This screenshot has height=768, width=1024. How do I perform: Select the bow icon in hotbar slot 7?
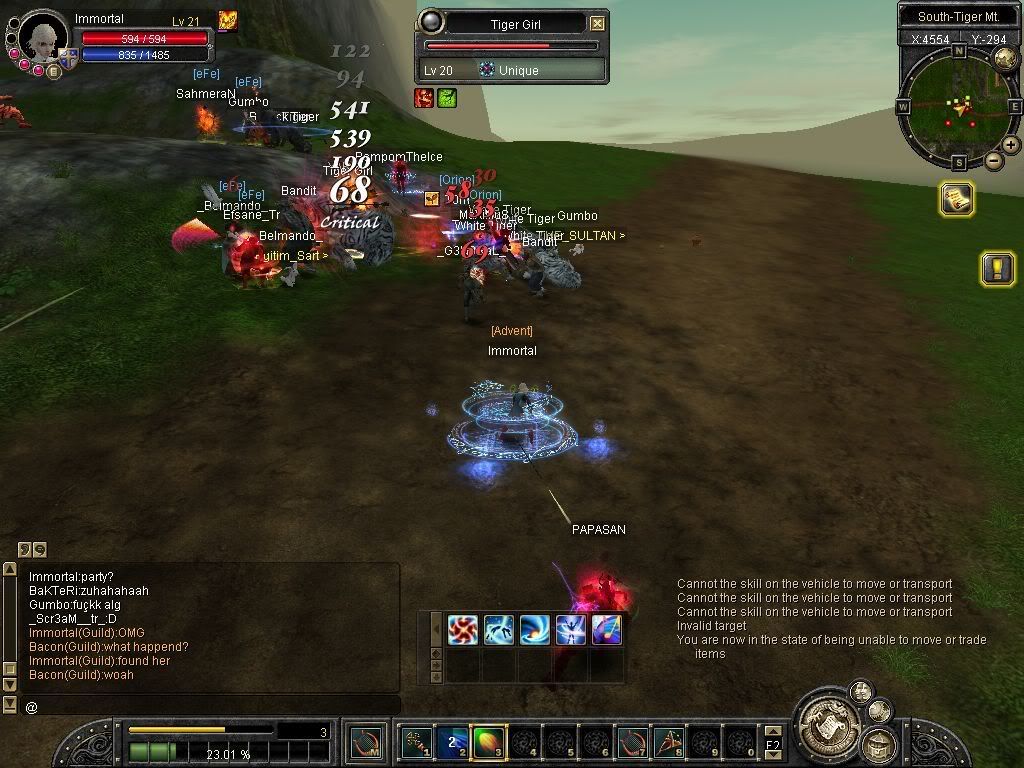[x=632, y=743]
